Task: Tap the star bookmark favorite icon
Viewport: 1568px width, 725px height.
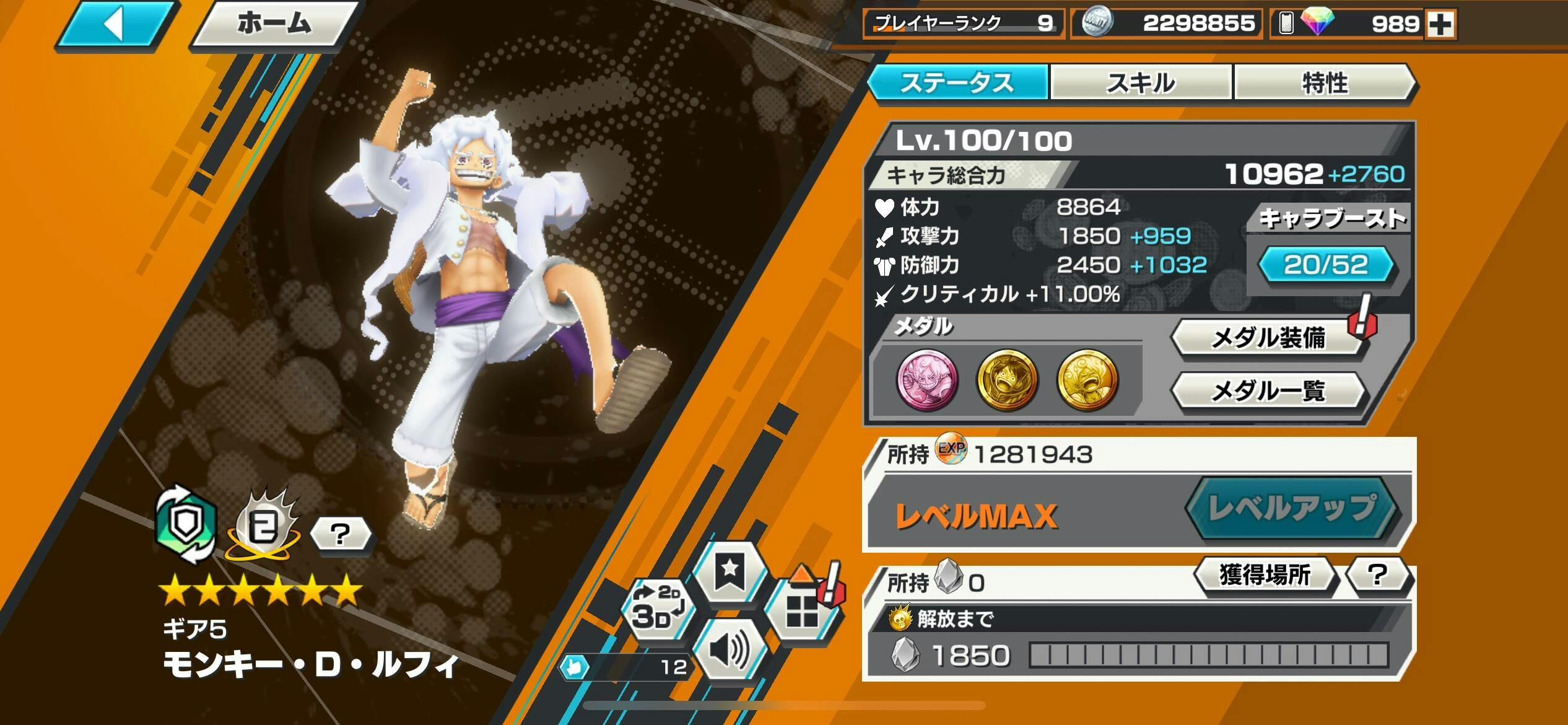Action: 730,570
